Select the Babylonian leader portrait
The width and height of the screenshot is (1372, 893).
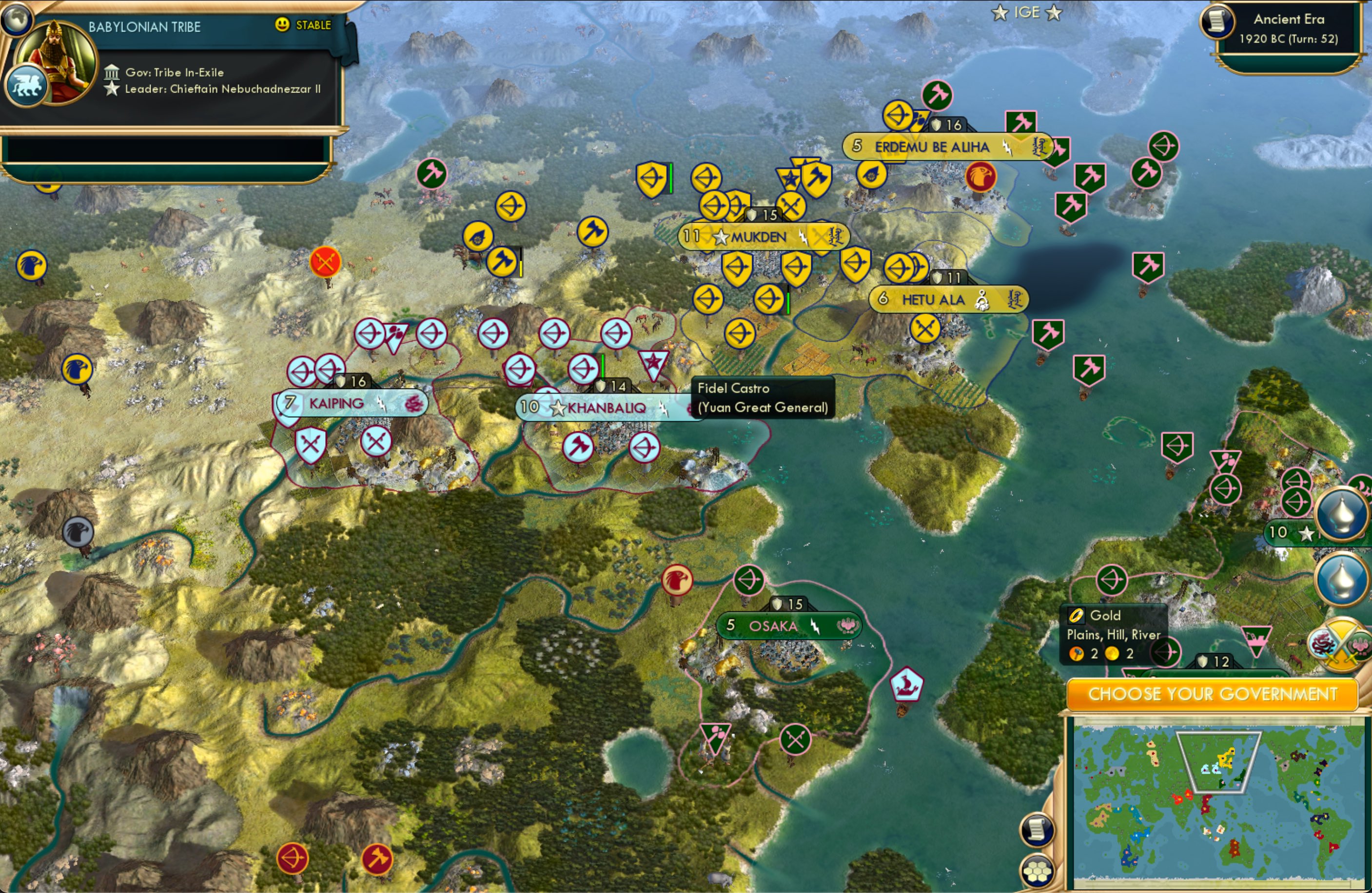click(56, 62)
